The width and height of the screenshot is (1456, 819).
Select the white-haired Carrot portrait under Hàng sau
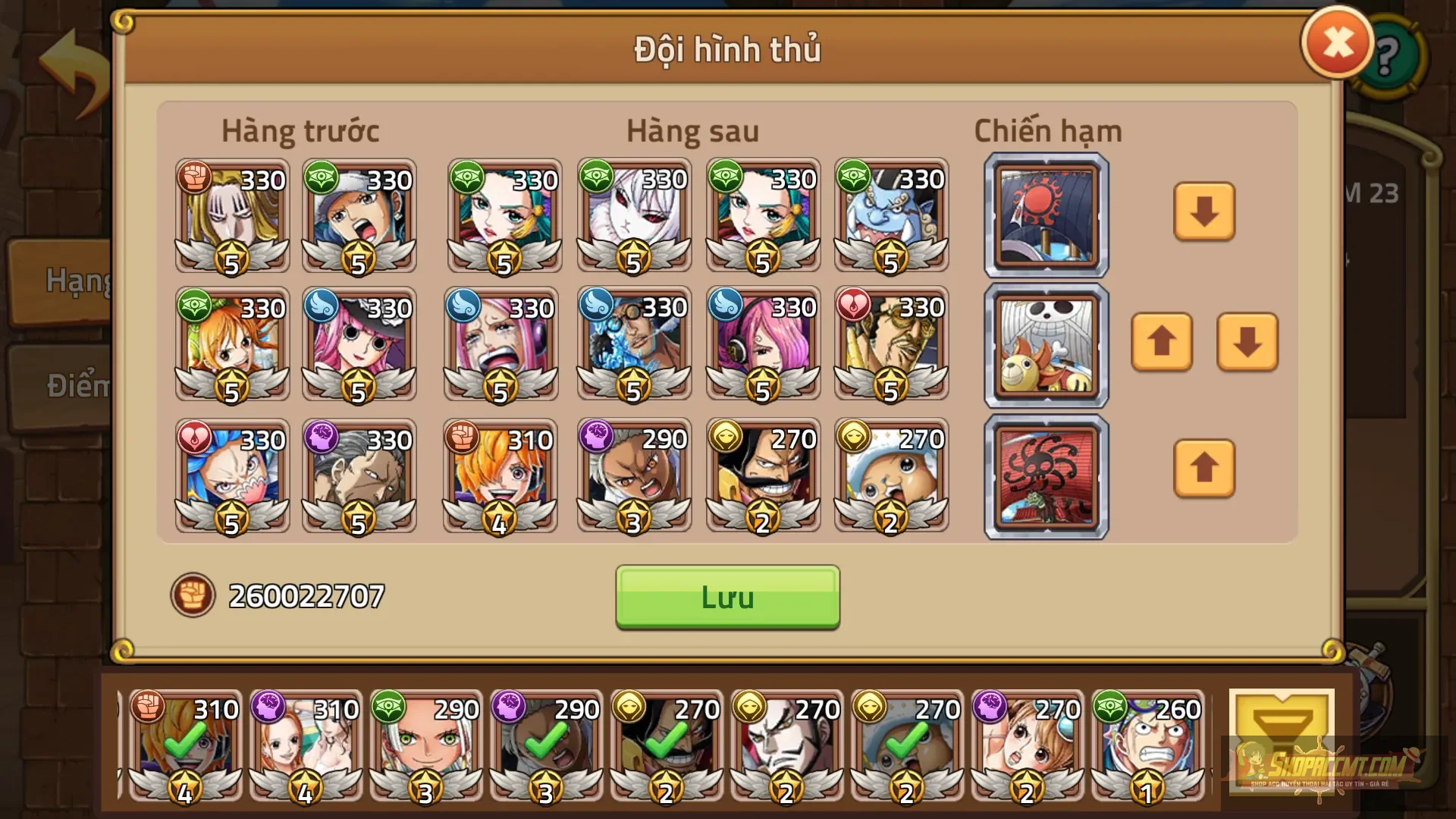634,216
